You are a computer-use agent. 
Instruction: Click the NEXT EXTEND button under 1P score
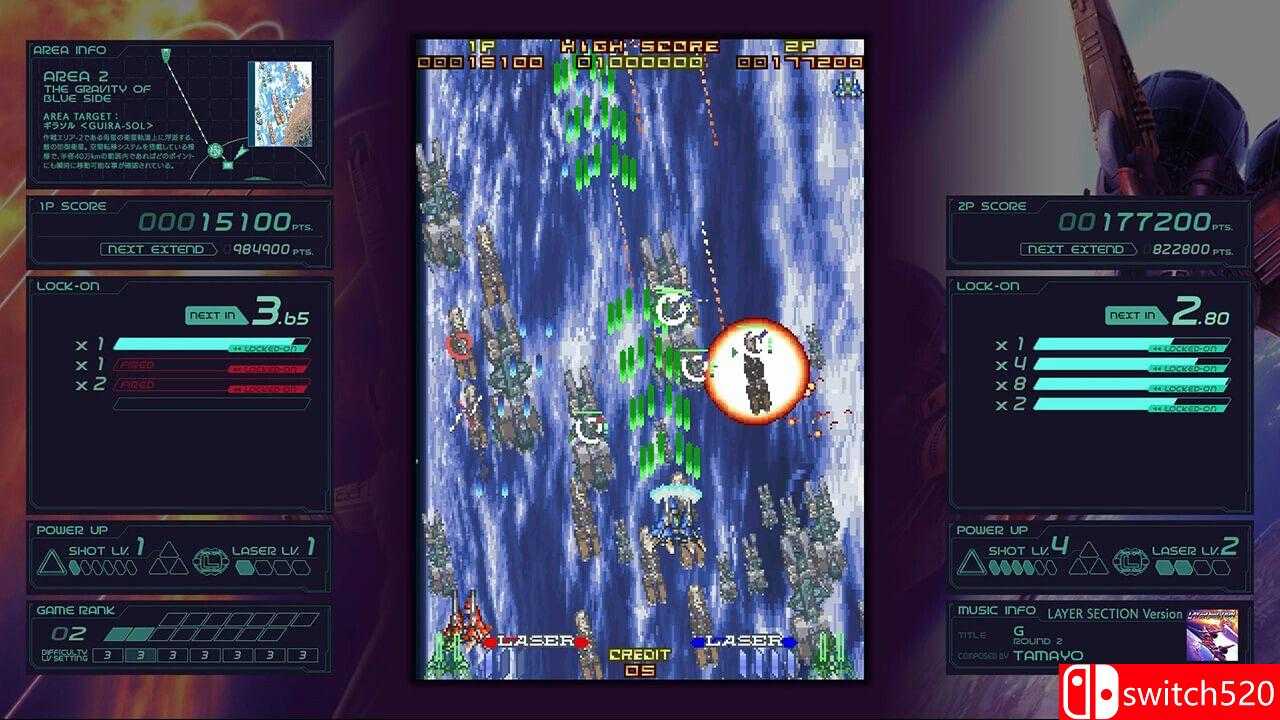[155, 249]
